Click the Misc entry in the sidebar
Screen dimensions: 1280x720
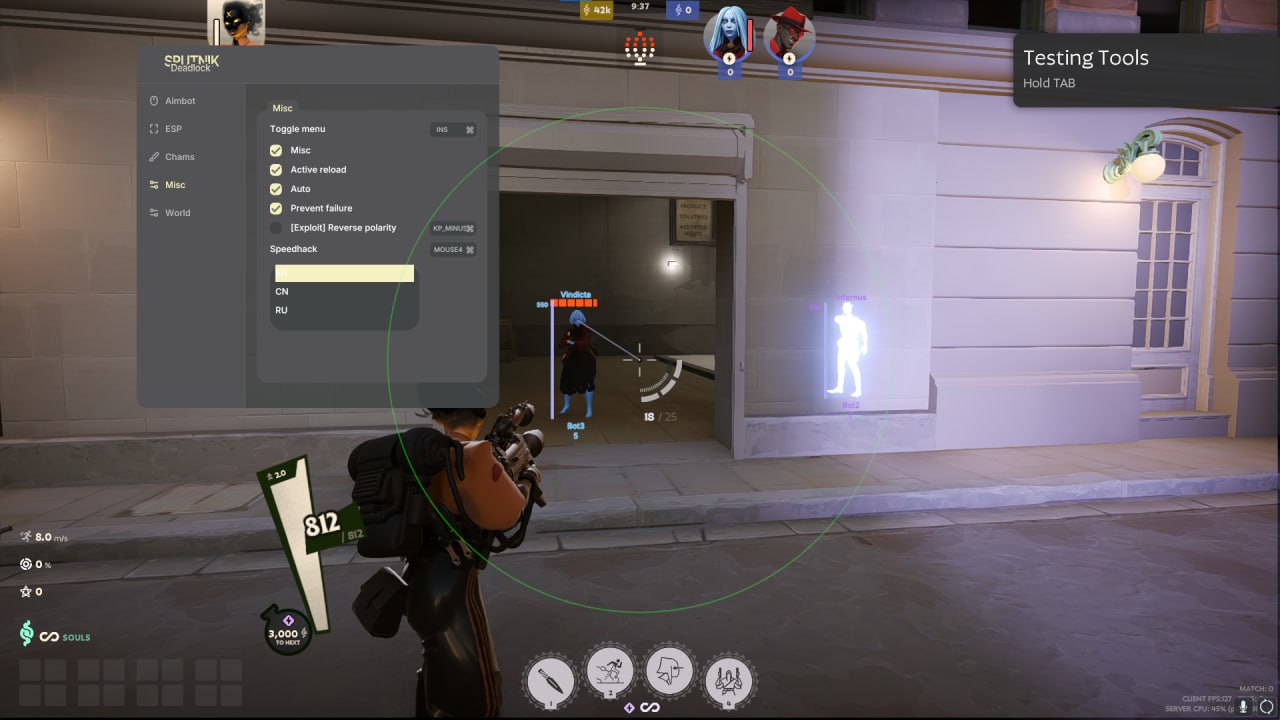[174, 185]
